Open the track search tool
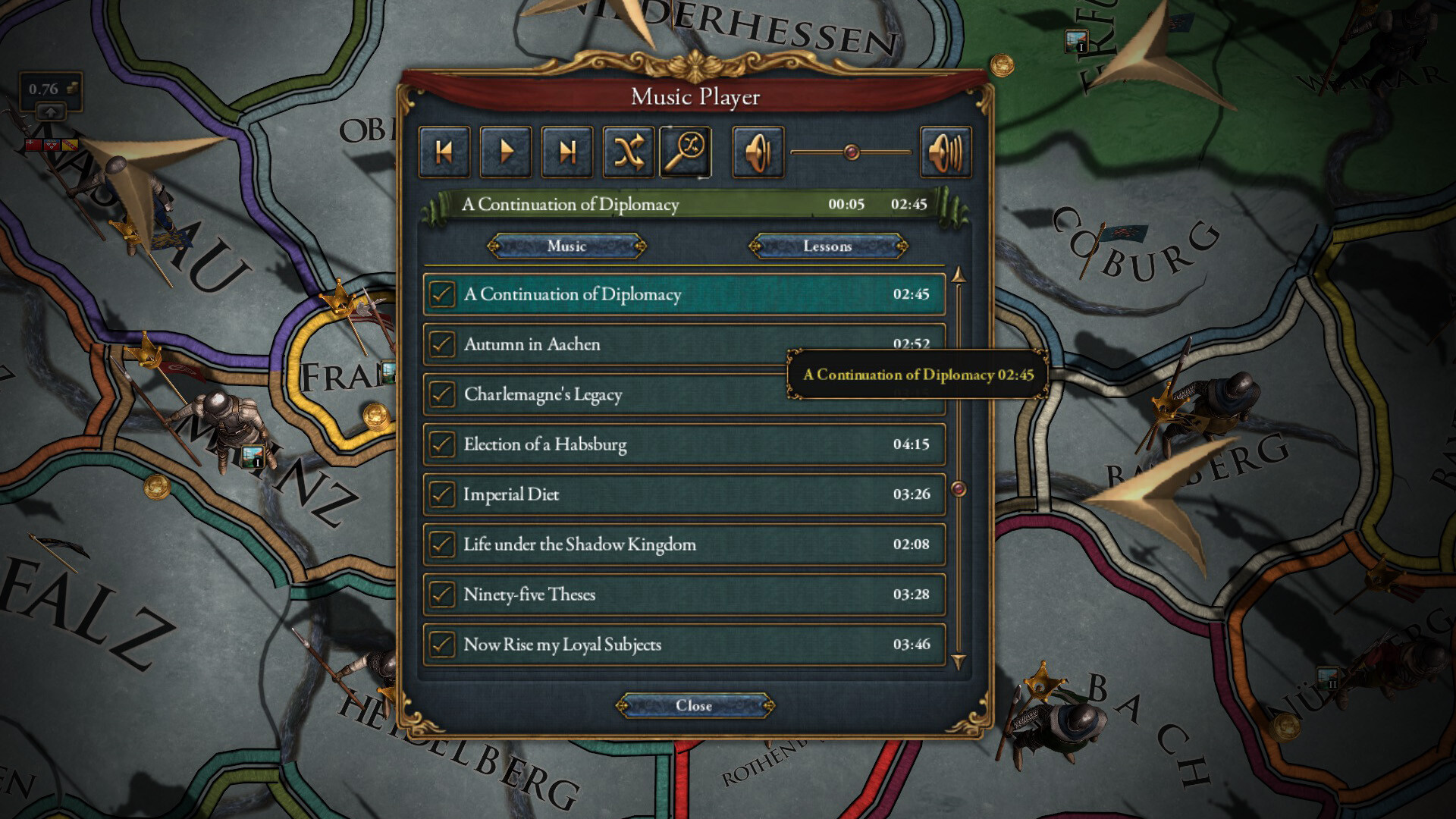 coord(686,151)
